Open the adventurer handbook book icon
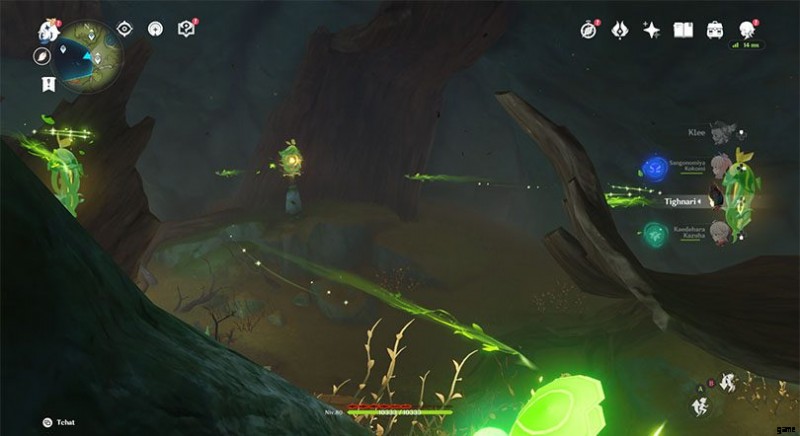Image resolution: width=800 pixels, height=436 pixels. [x=683, y=30]
